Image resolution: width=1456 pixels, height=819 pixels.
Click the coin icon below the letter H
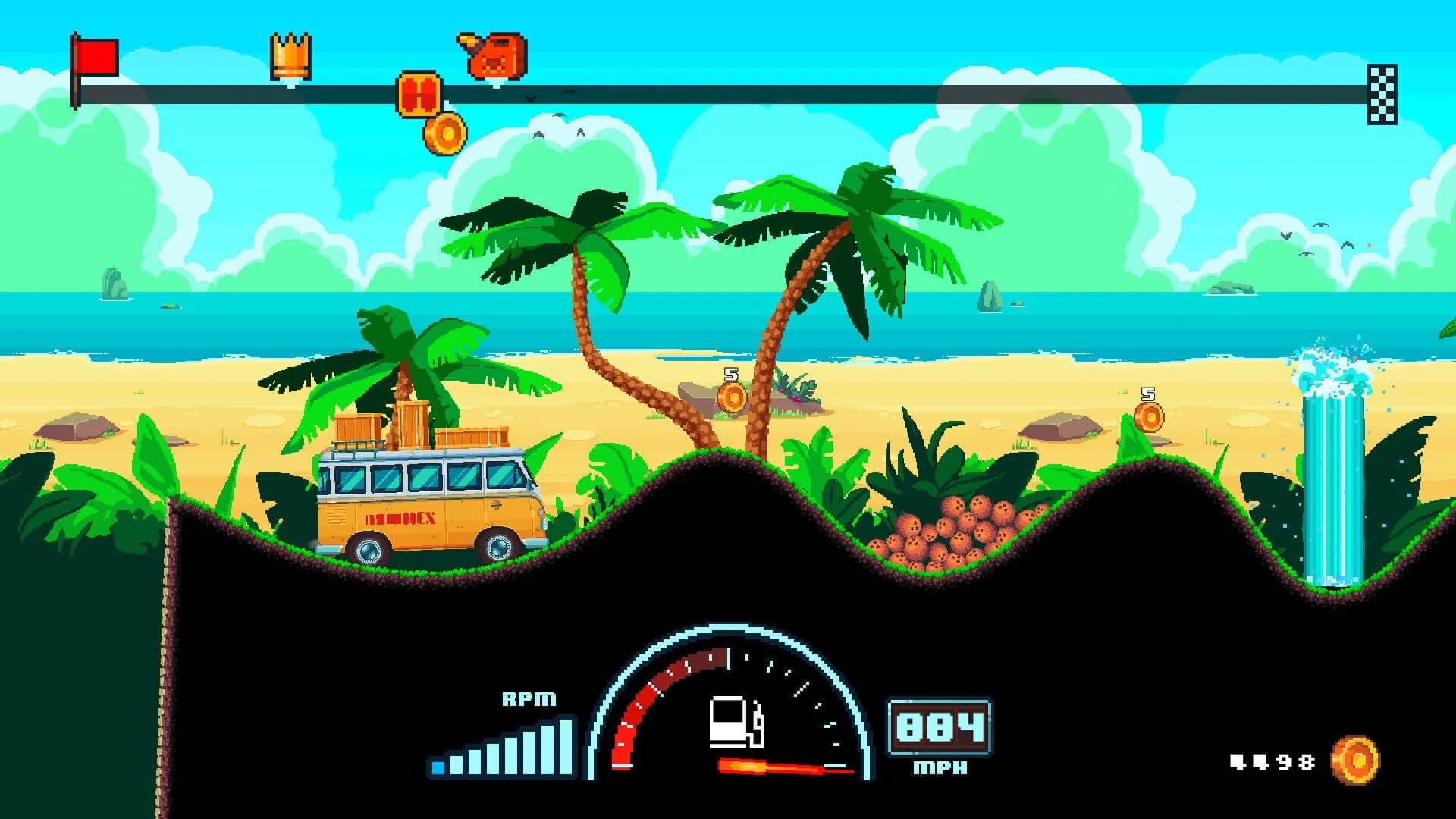click(444, 133)
